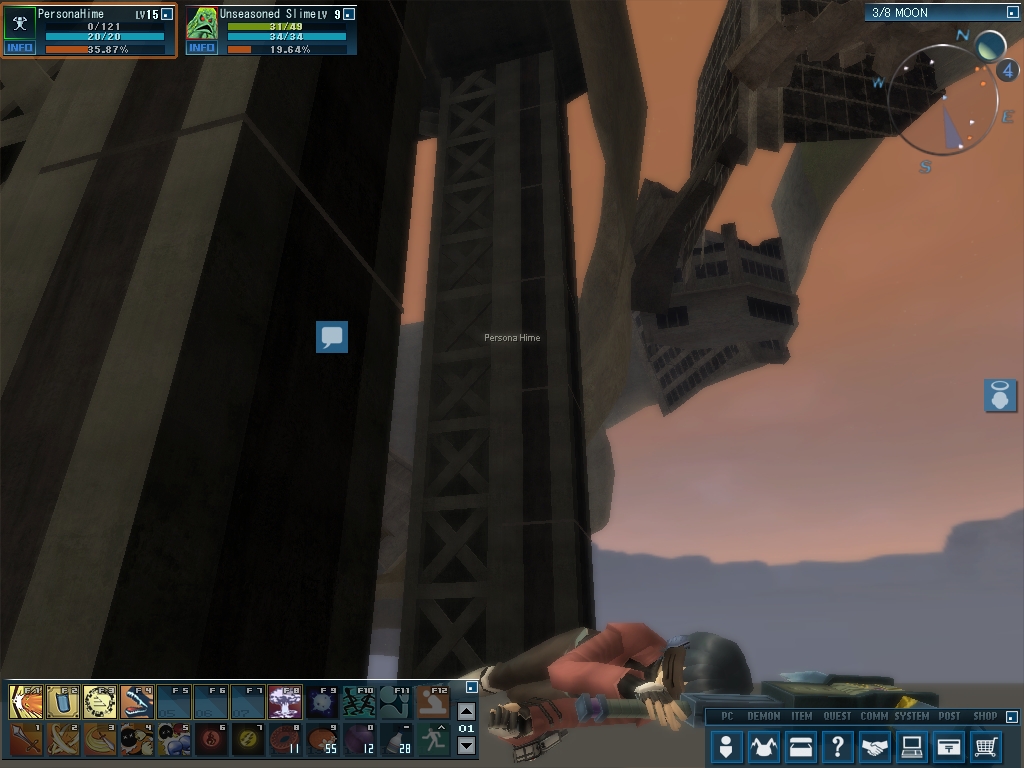Use the F4 biting jaws skill

click(138, 702)
